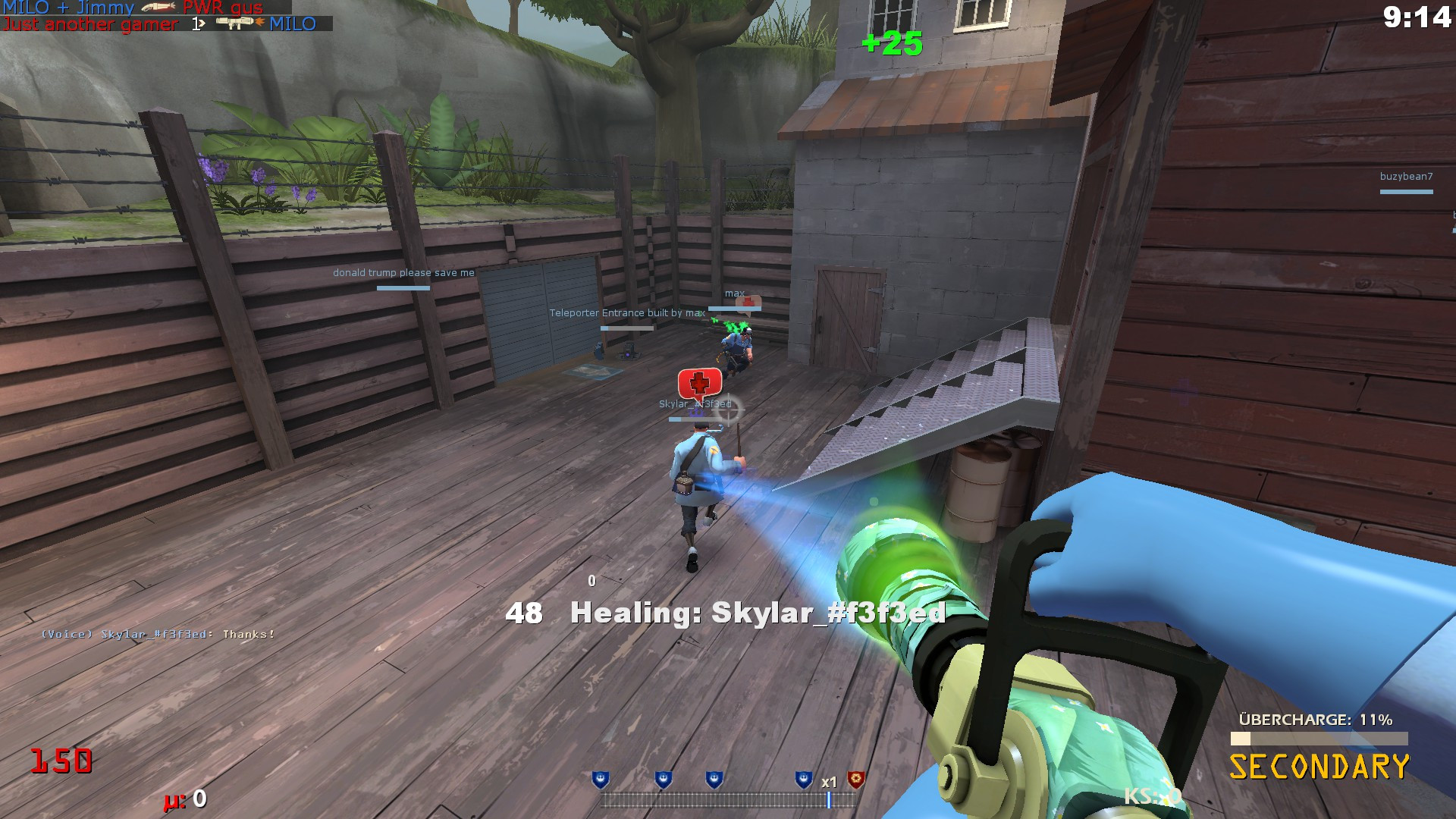
Task: Select the SECONDARY weapon slot label
Action: click(1319, 766)
